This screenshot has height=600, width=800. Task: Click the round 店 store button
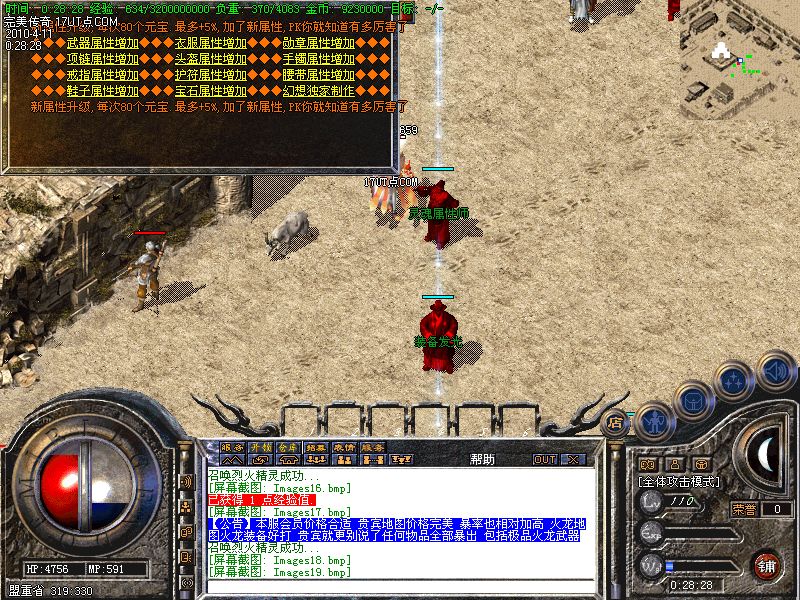616,422
